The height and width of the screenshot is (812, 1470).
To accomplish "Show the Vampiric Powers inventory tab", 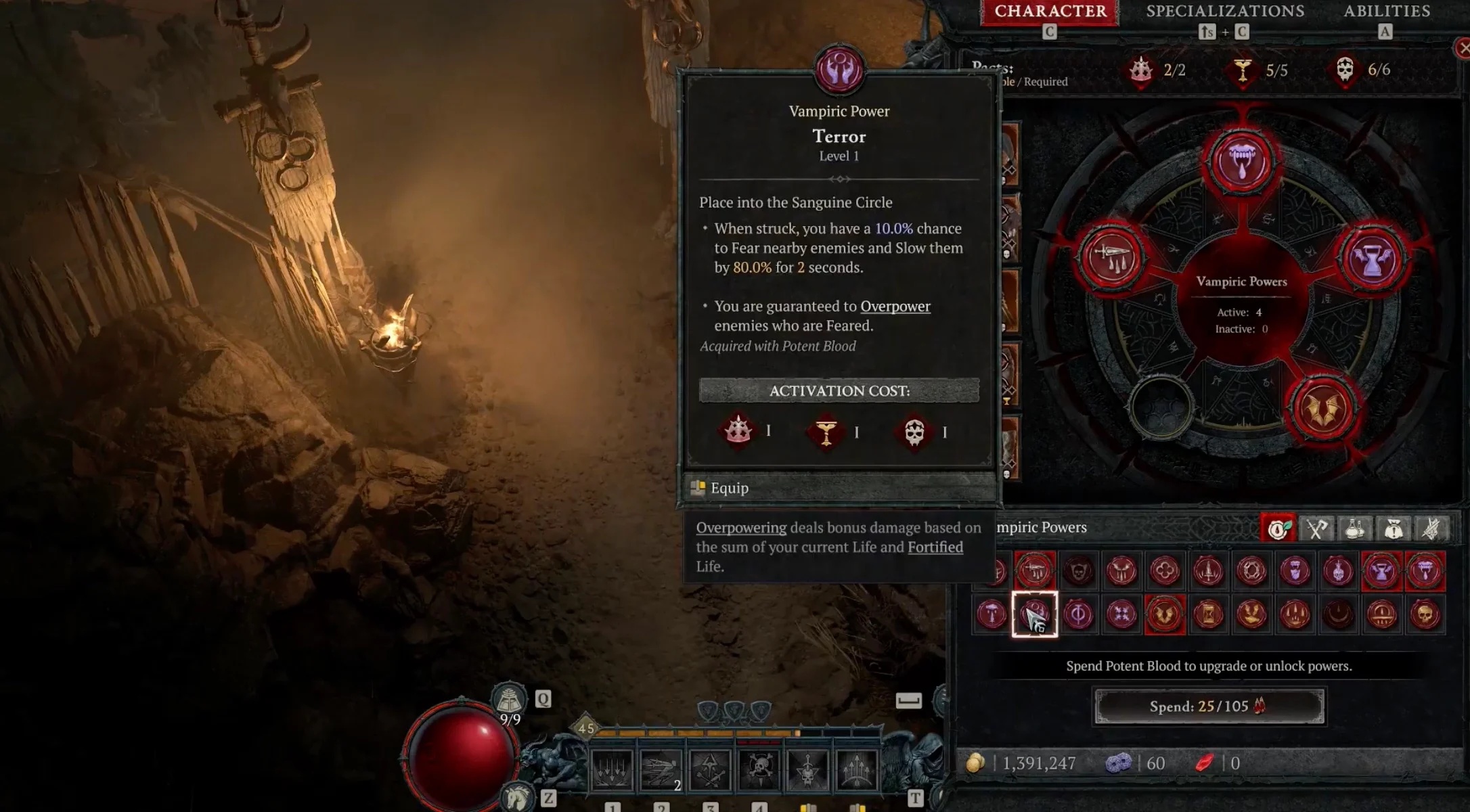I will pyautogui.click(x=1278, y=529).
